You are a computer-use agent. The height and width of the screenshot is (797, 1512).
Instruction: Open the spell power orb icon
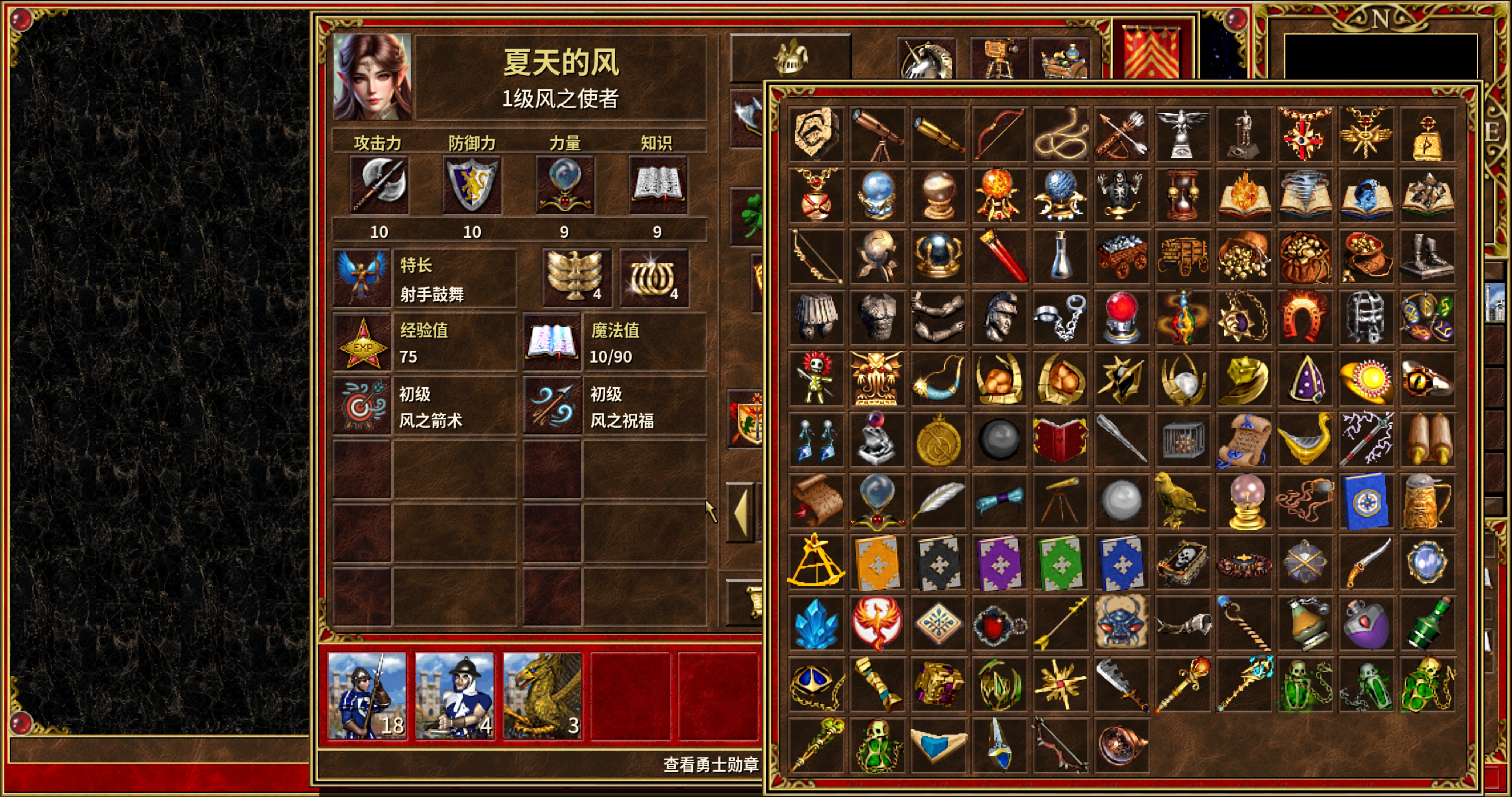click(x=565, y=185)
